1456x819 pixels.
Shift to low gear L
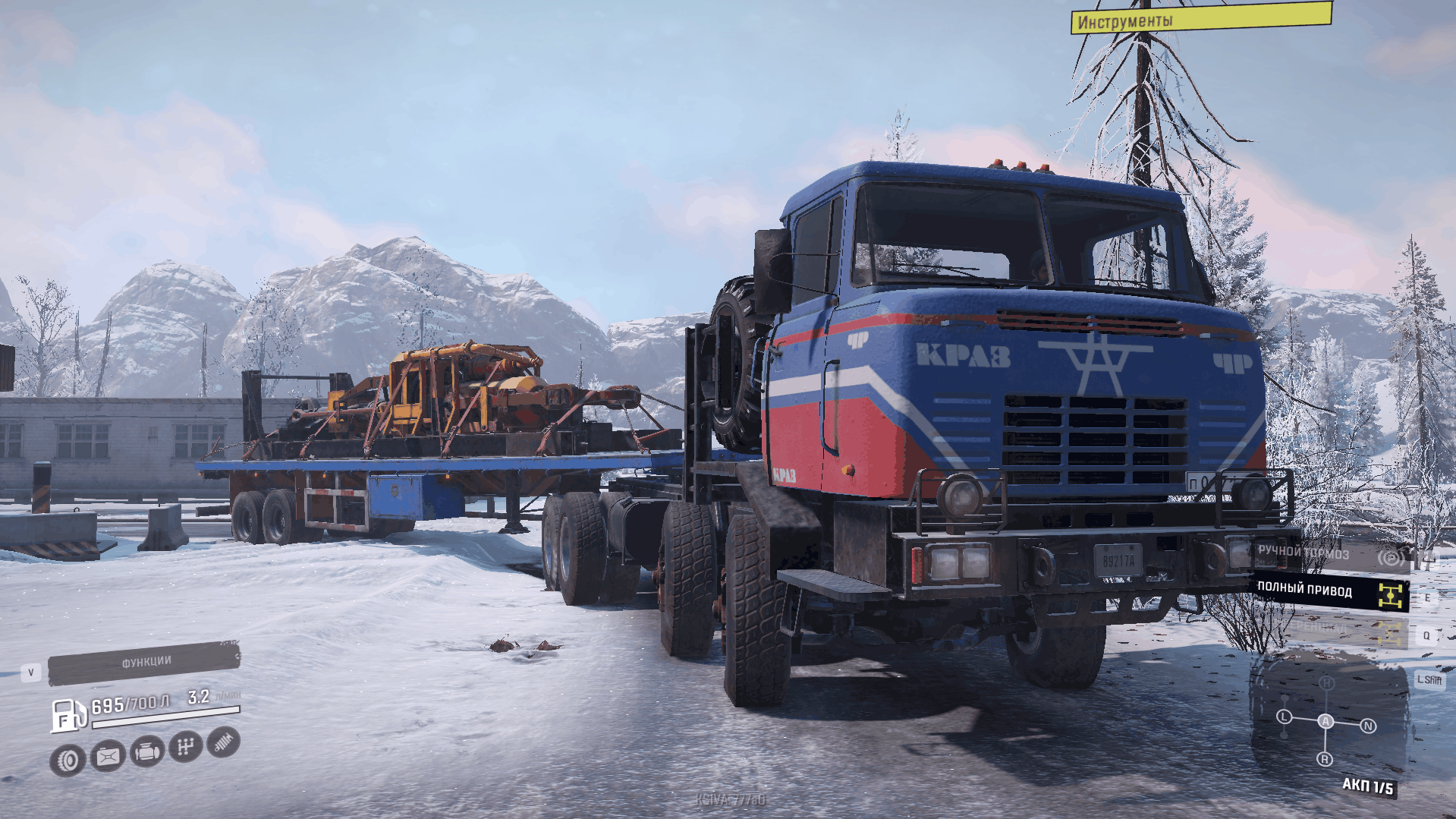(x=1284, y=717)
